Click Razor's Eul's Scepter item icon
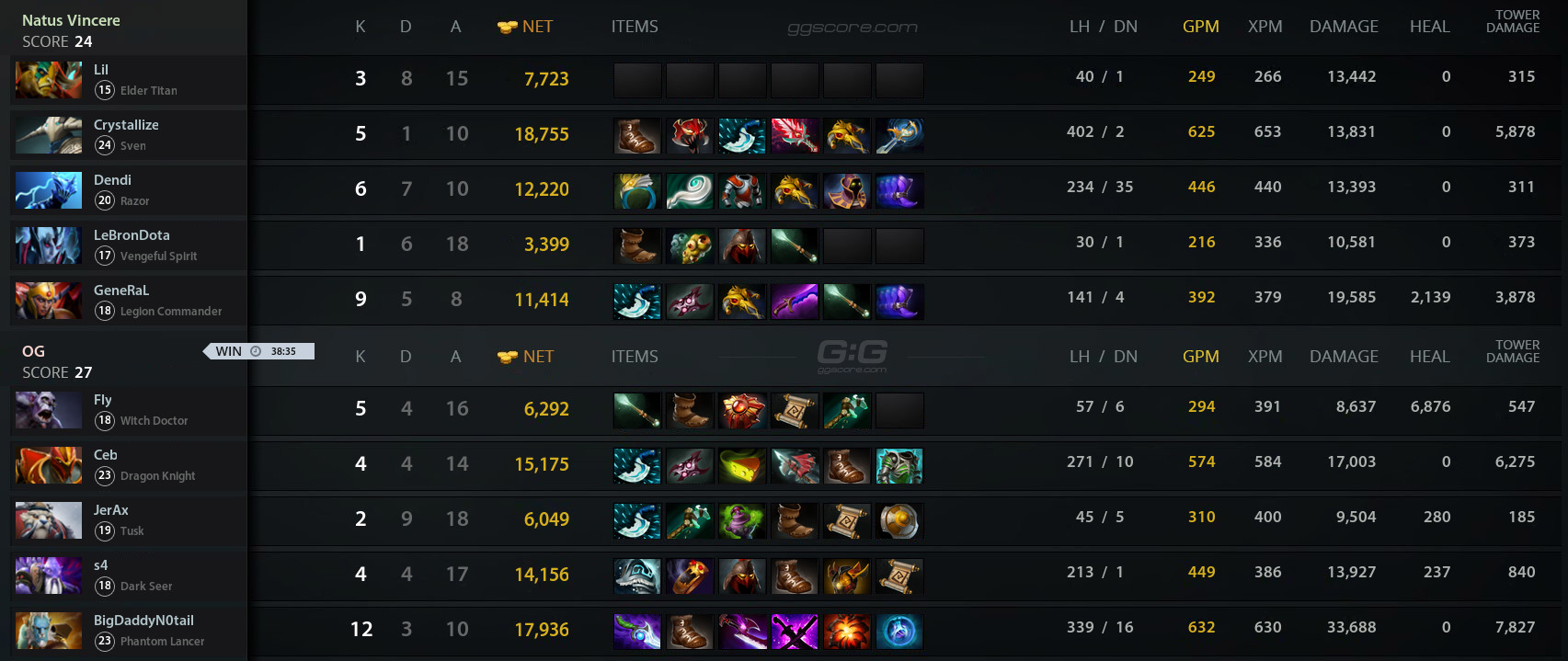 pos(689,190)
